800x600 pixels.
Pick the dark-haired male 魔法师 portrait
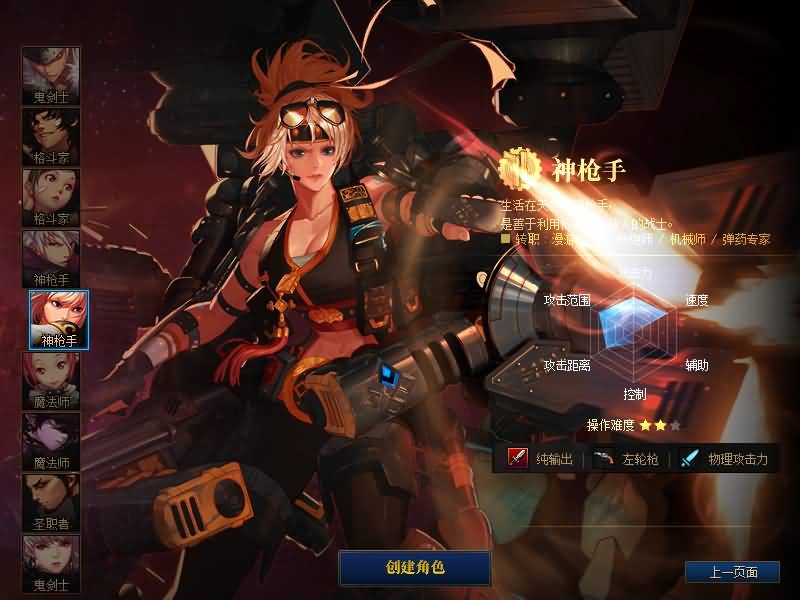[x=51, y=441]
